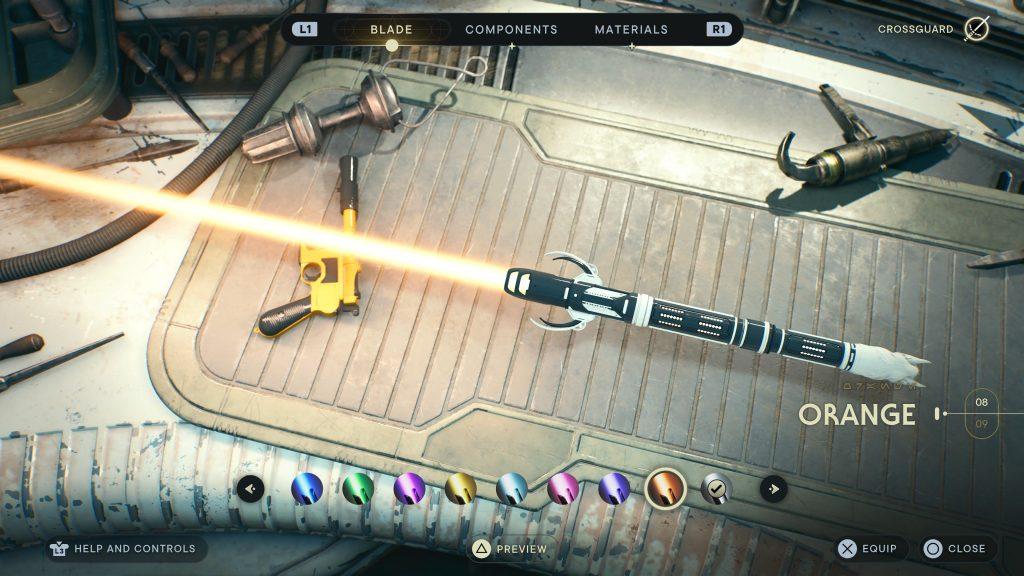Pick the magenta blade color
Screen dimensions: 1024x576
click(x=563, y=489)
